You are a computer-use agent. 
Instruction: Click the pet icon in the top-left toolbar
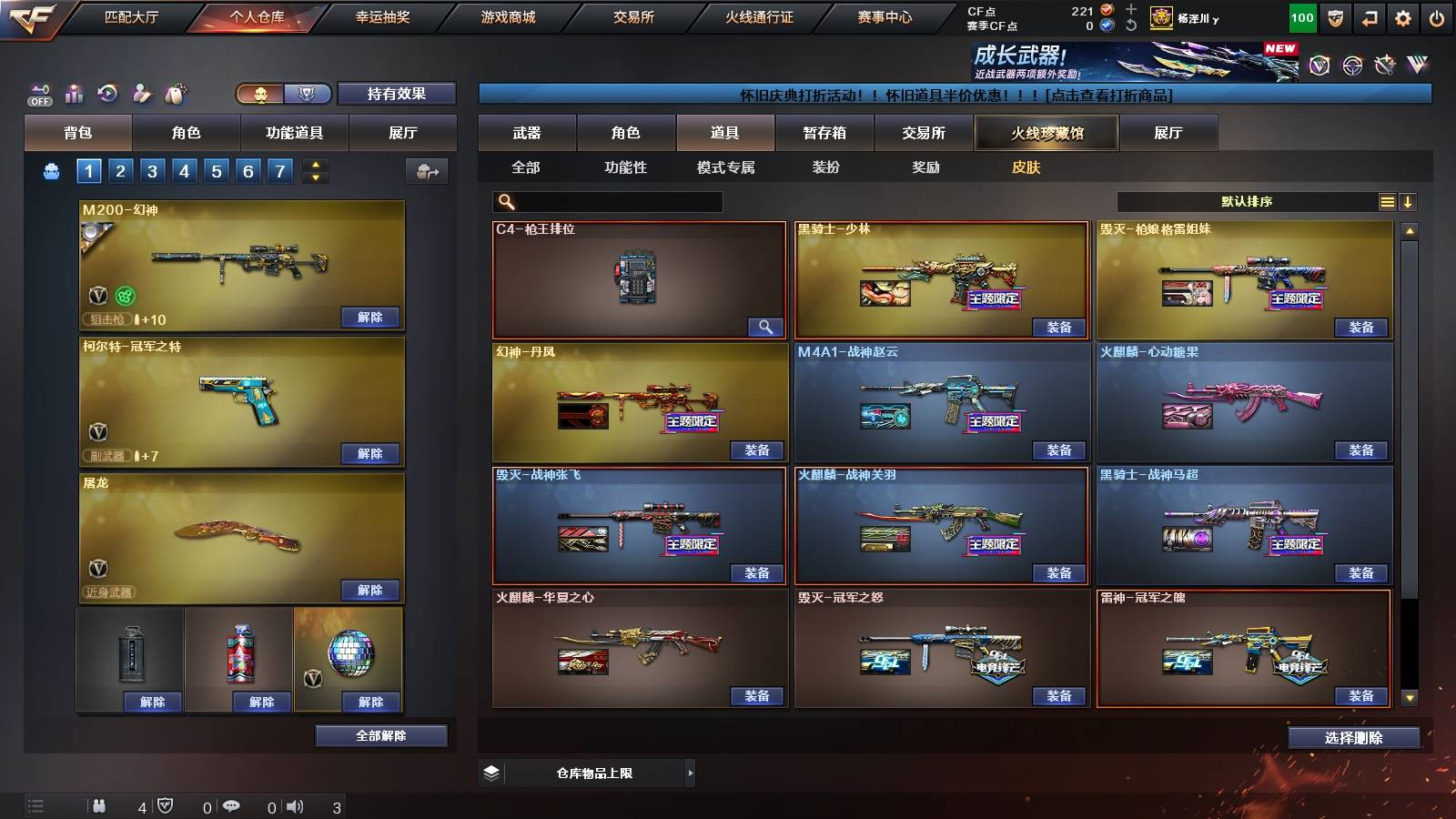coord(172,92)
